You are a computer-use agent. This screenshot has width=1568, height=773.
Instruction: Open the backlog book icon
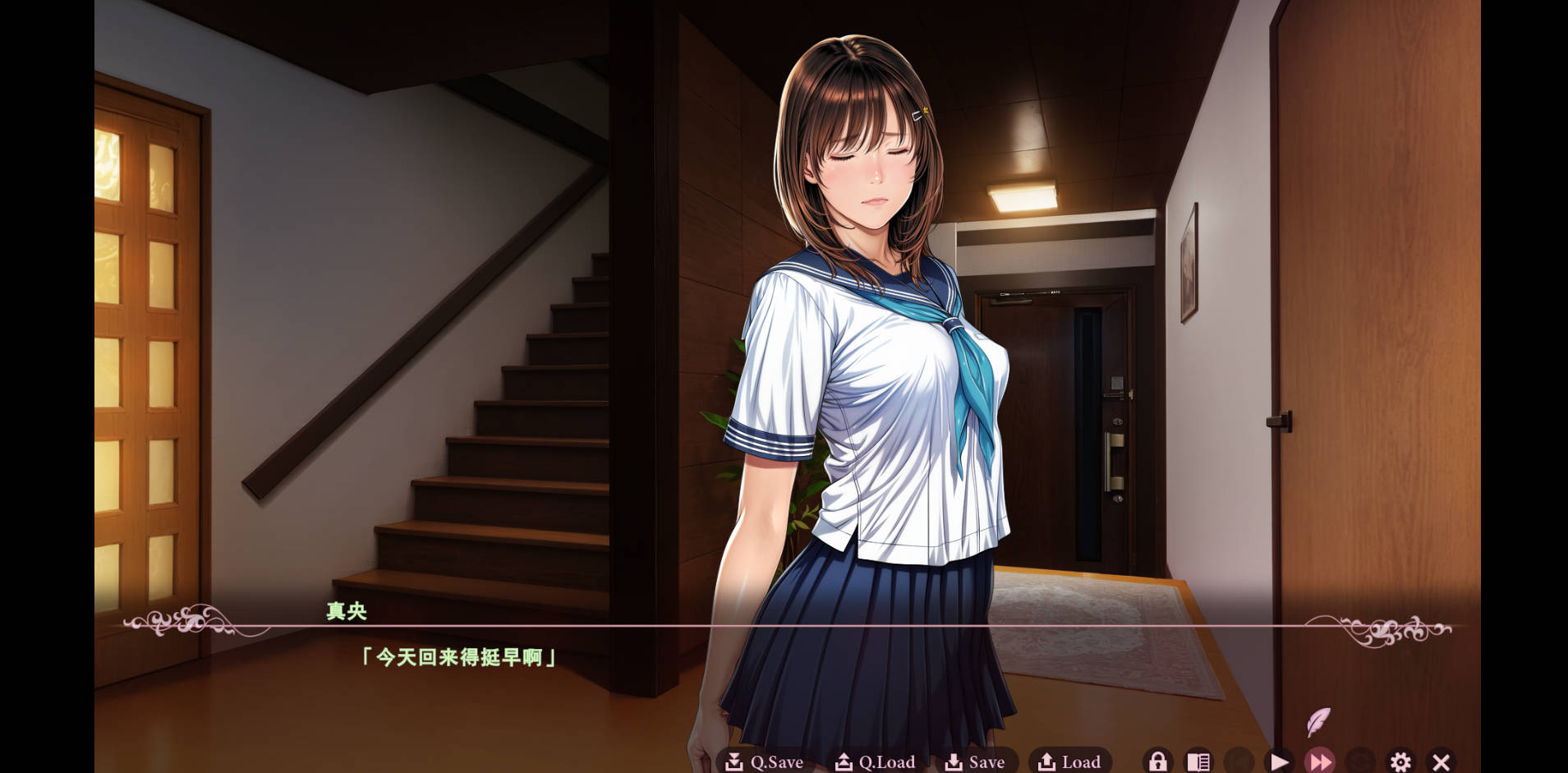1198,761
